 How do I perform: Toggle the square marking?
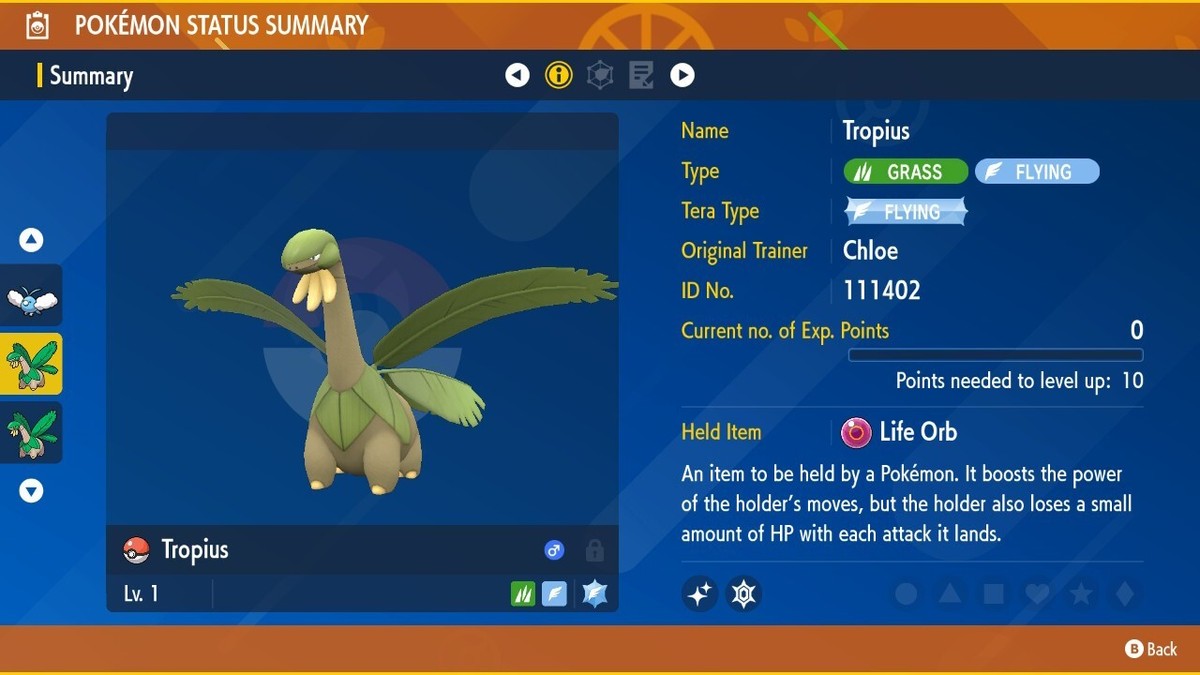click(994, 595)
